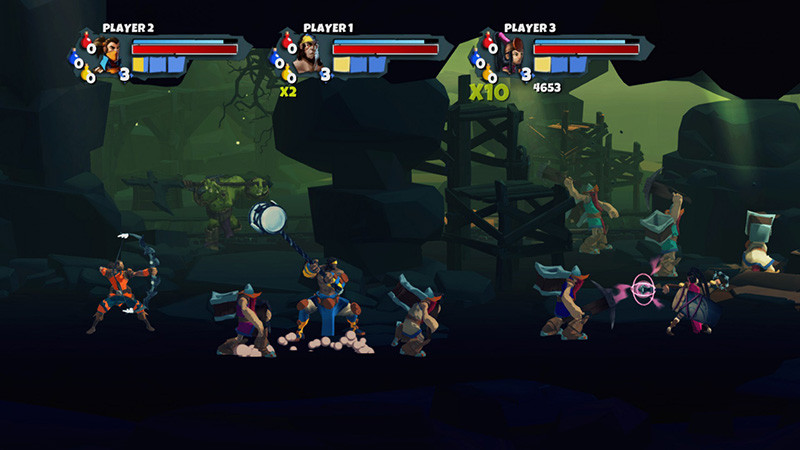Use Player 3's red potion
This screenshot has width=800, height=450.
coord(488,41)
